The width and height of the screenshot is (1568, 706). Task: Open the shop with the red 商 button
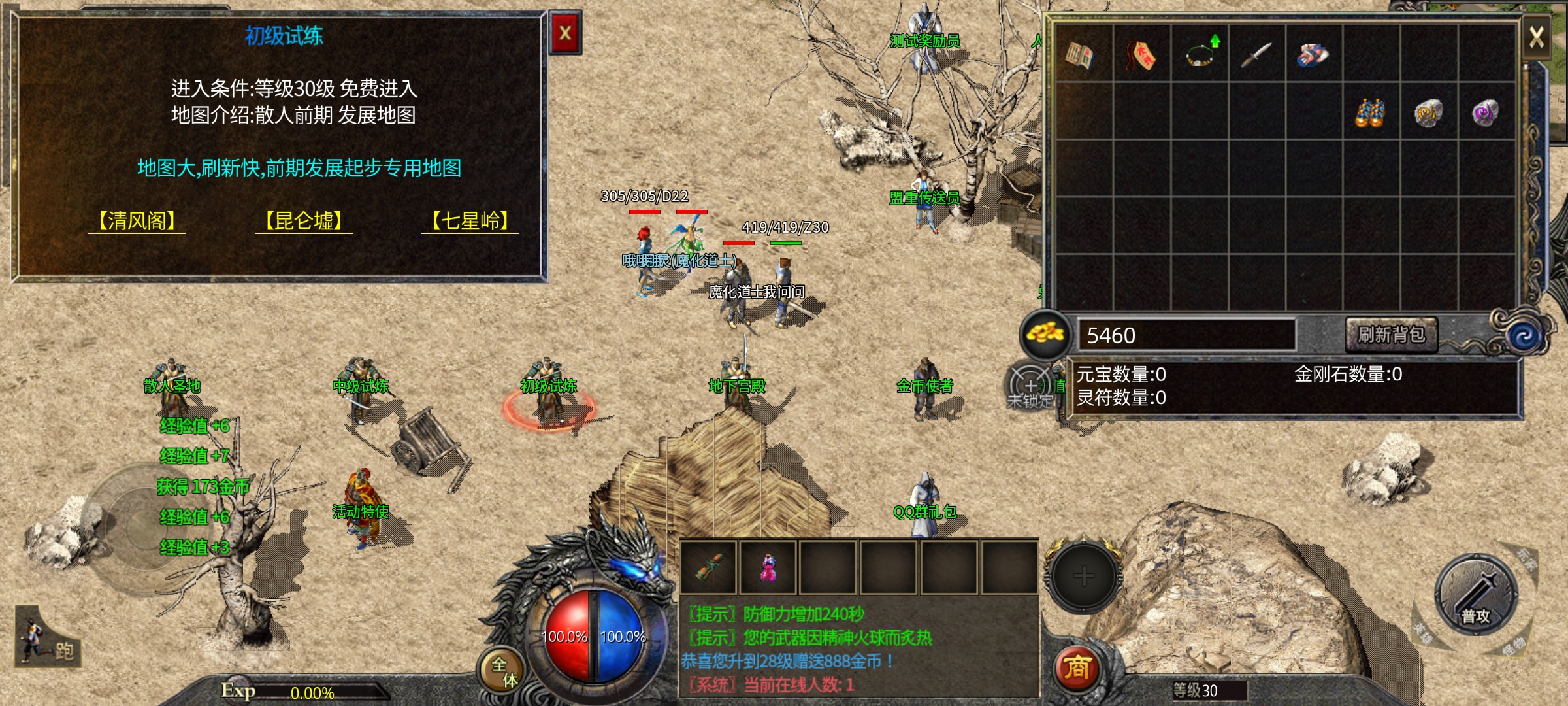click(x=1077, y=668)
